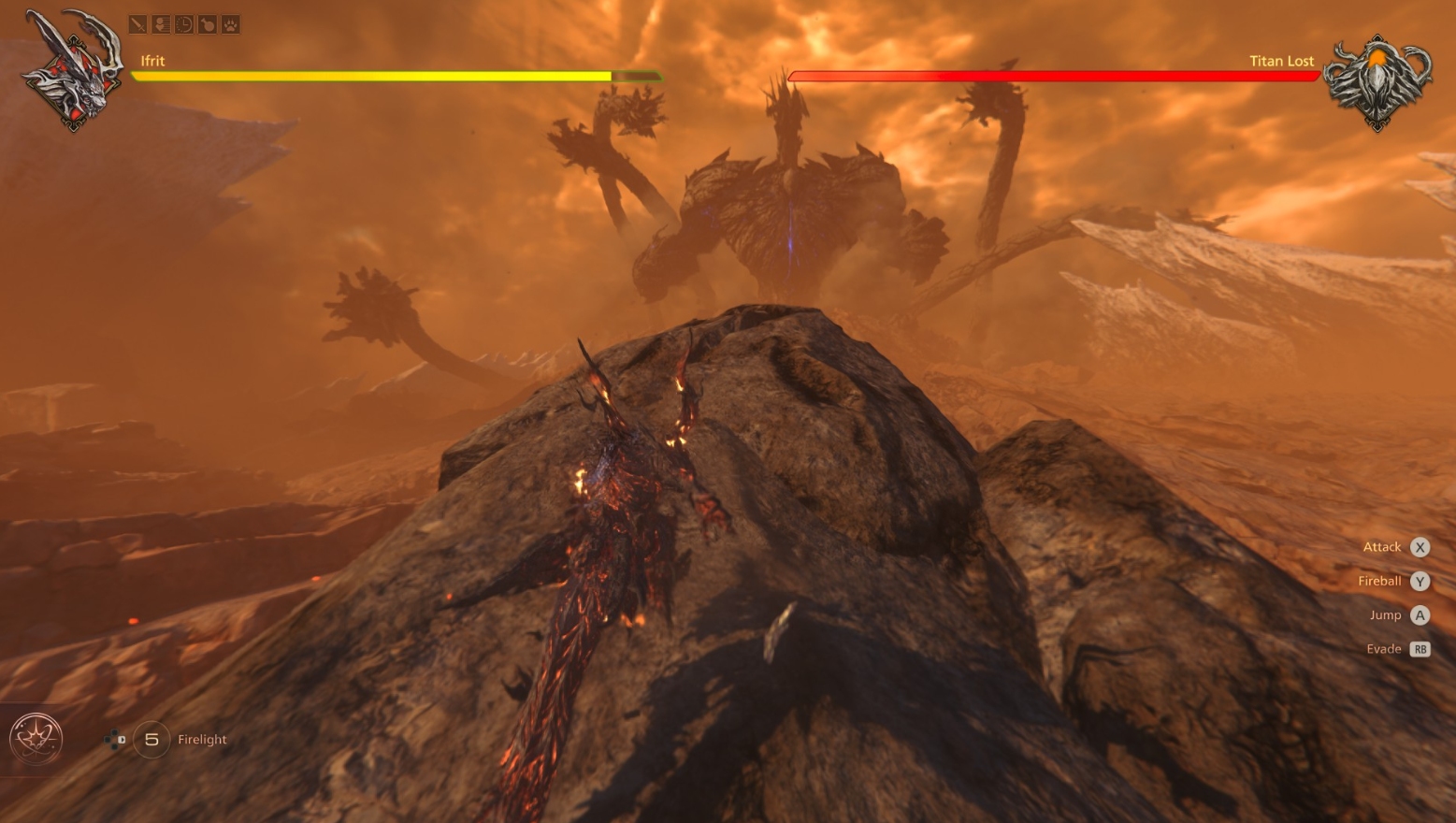Select the character list status icon

click(x=161, y=24)
